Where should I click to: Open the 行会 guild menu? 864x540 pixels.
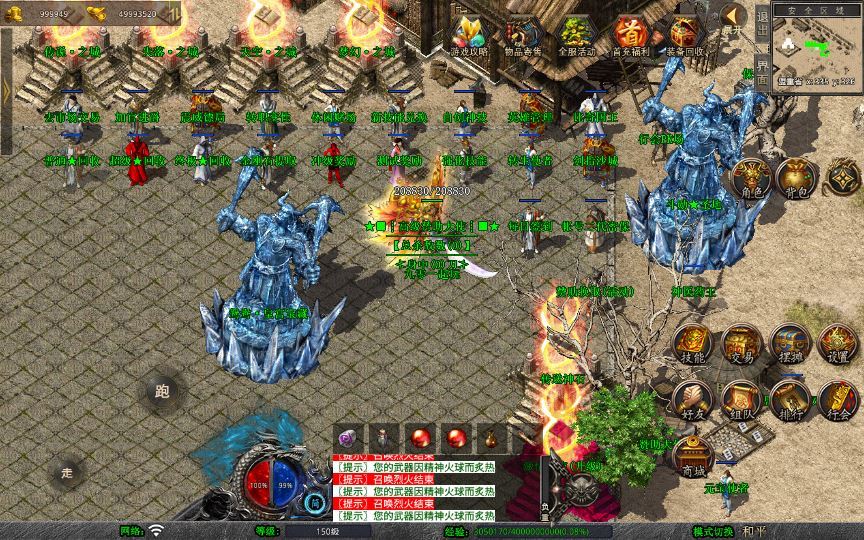tap(838, 399)
